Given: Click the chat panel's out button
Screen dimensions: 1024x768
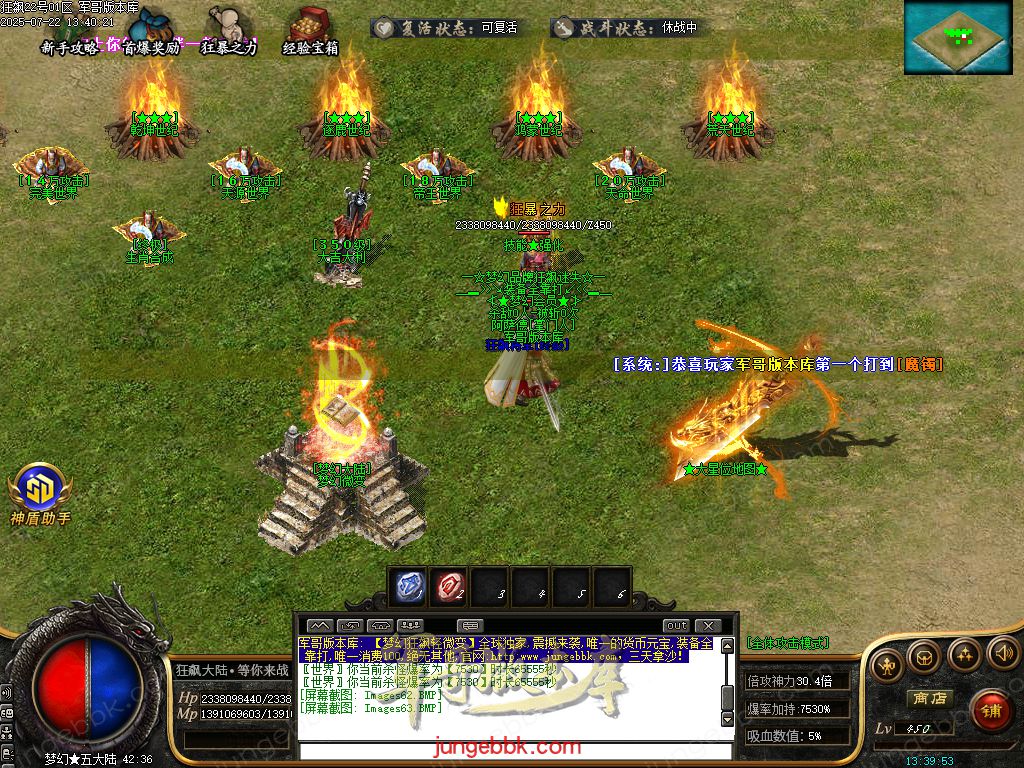Looking at the screenshot, I should [x=676, y=626].
